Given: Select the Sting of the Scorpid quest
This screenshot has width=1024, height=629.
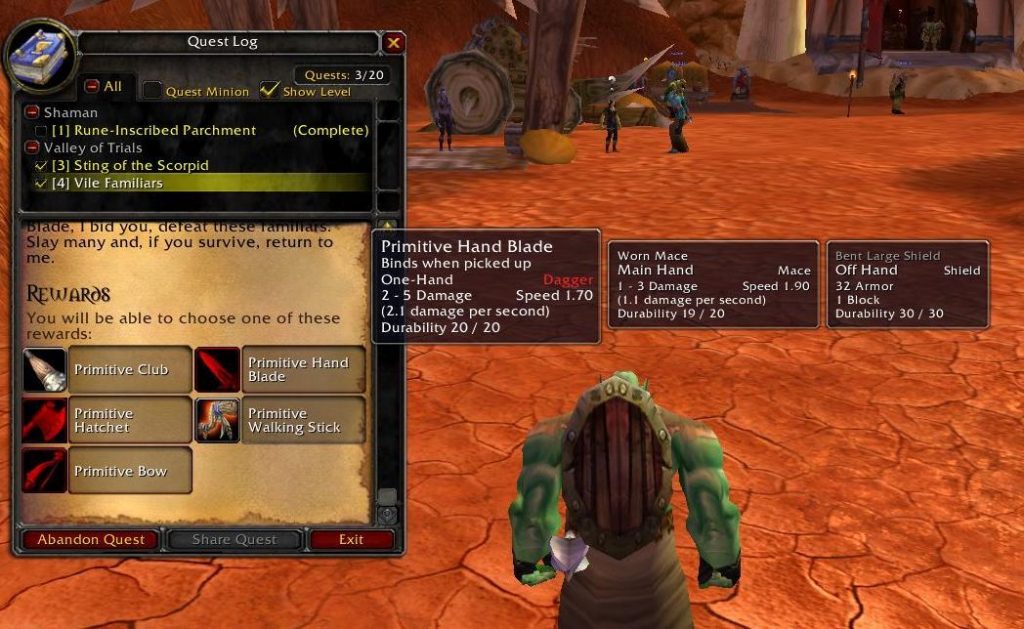Looking at the screenshot, I should coord(130,165).
